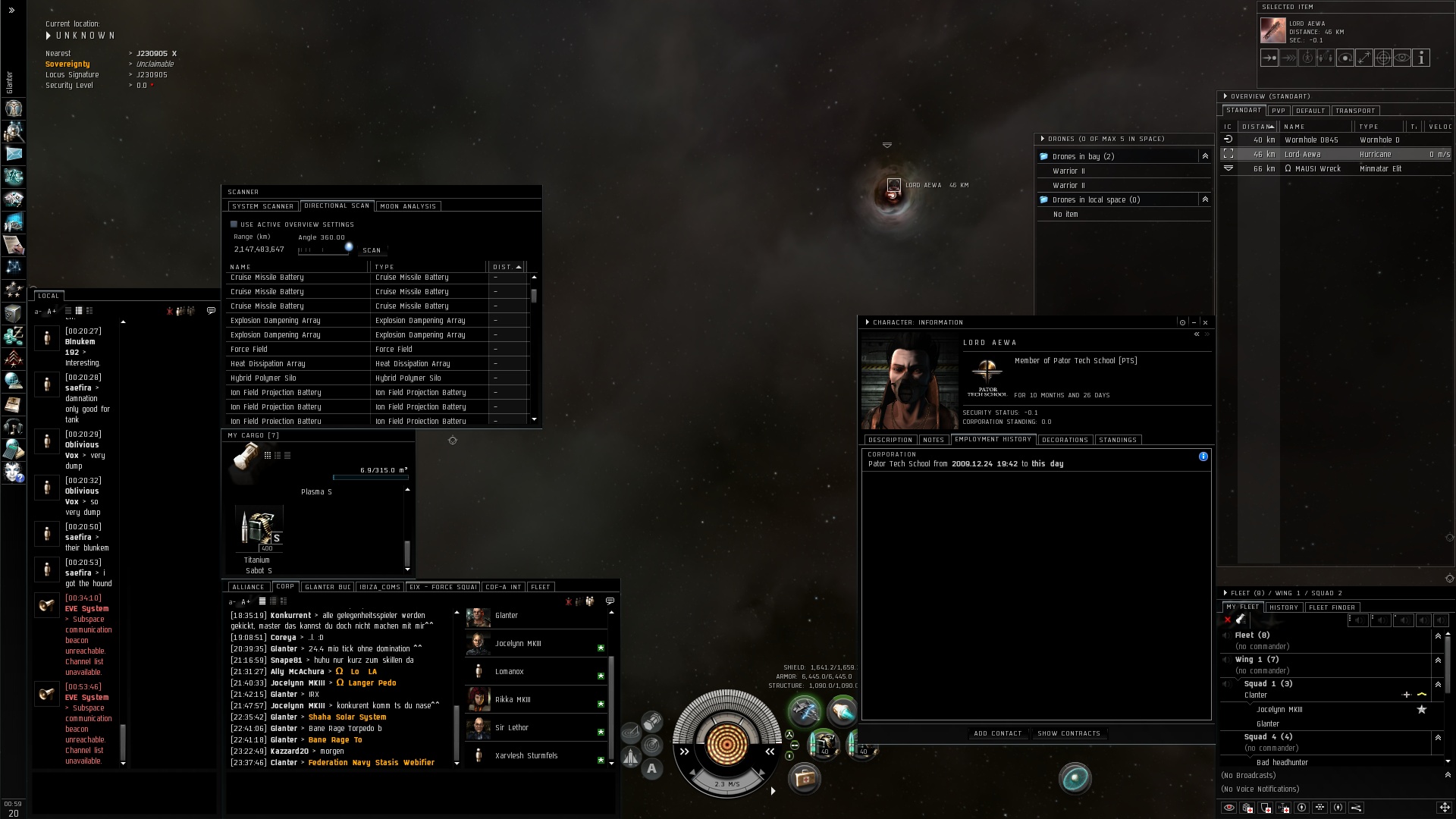The height and width of the screenshot is (819, 1456).
Task: View the Standings tab
Action: 1117,440
